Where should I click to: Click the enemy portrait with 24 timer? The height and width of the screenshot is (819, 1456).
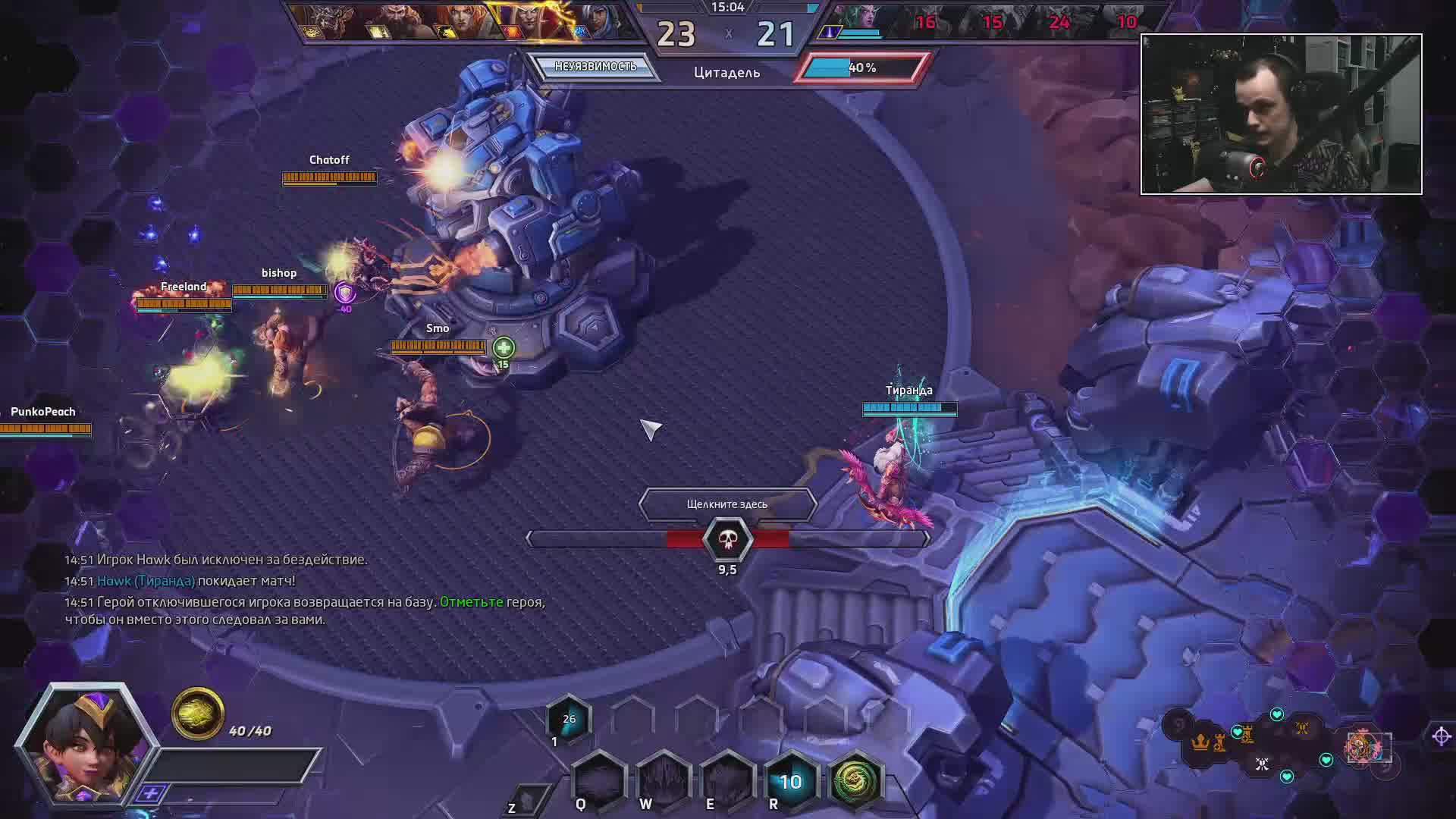click(x=1059, y=21)
